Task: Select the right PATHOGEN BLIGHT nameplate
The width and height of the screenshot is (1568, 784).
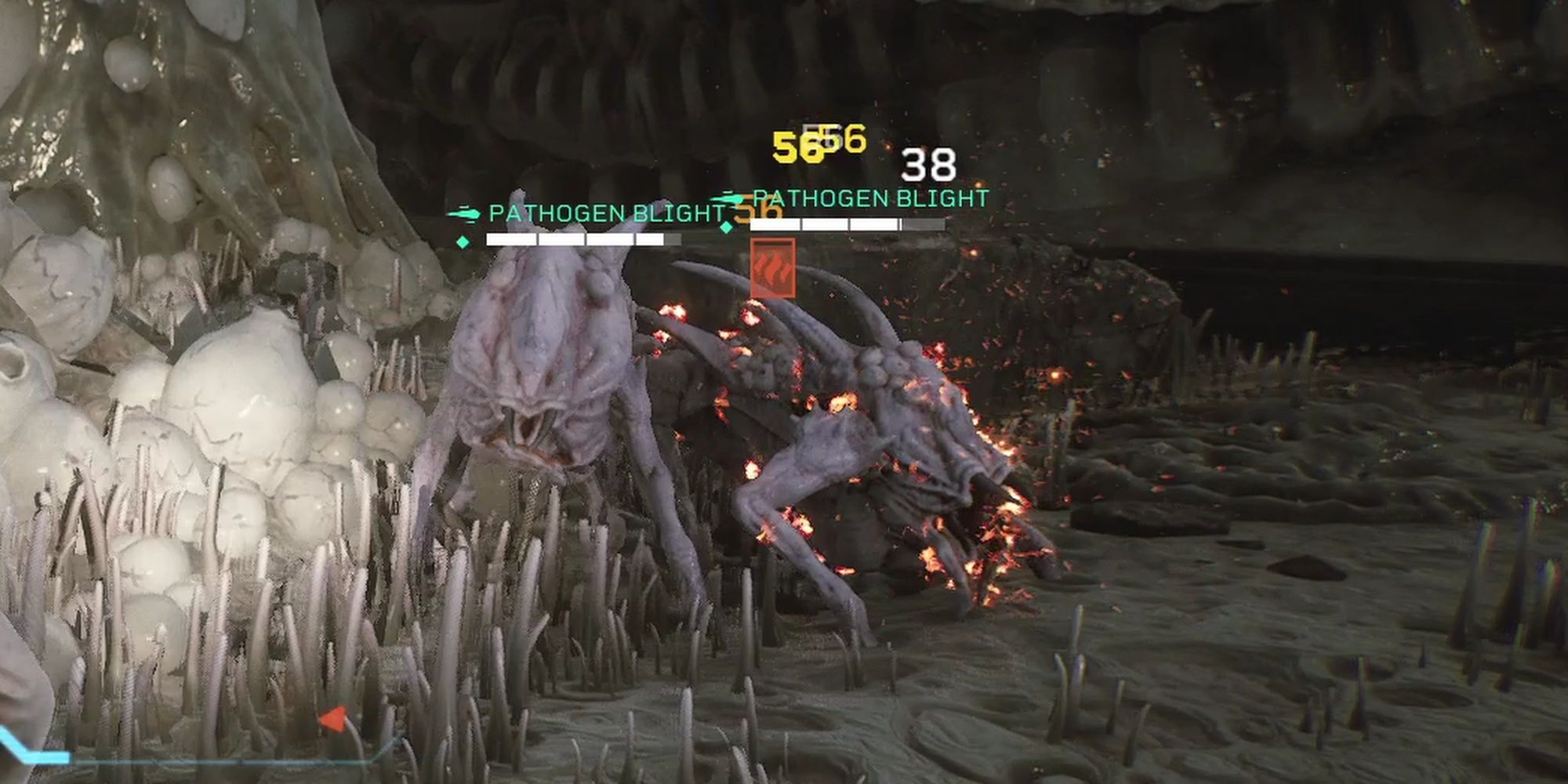Action: click(870, 198)
